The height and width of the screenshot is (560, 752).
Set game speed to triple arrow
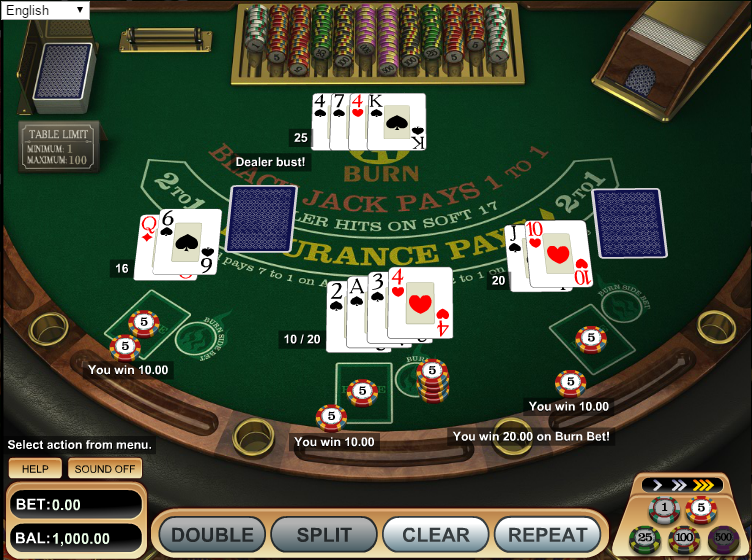click(704, 486)
